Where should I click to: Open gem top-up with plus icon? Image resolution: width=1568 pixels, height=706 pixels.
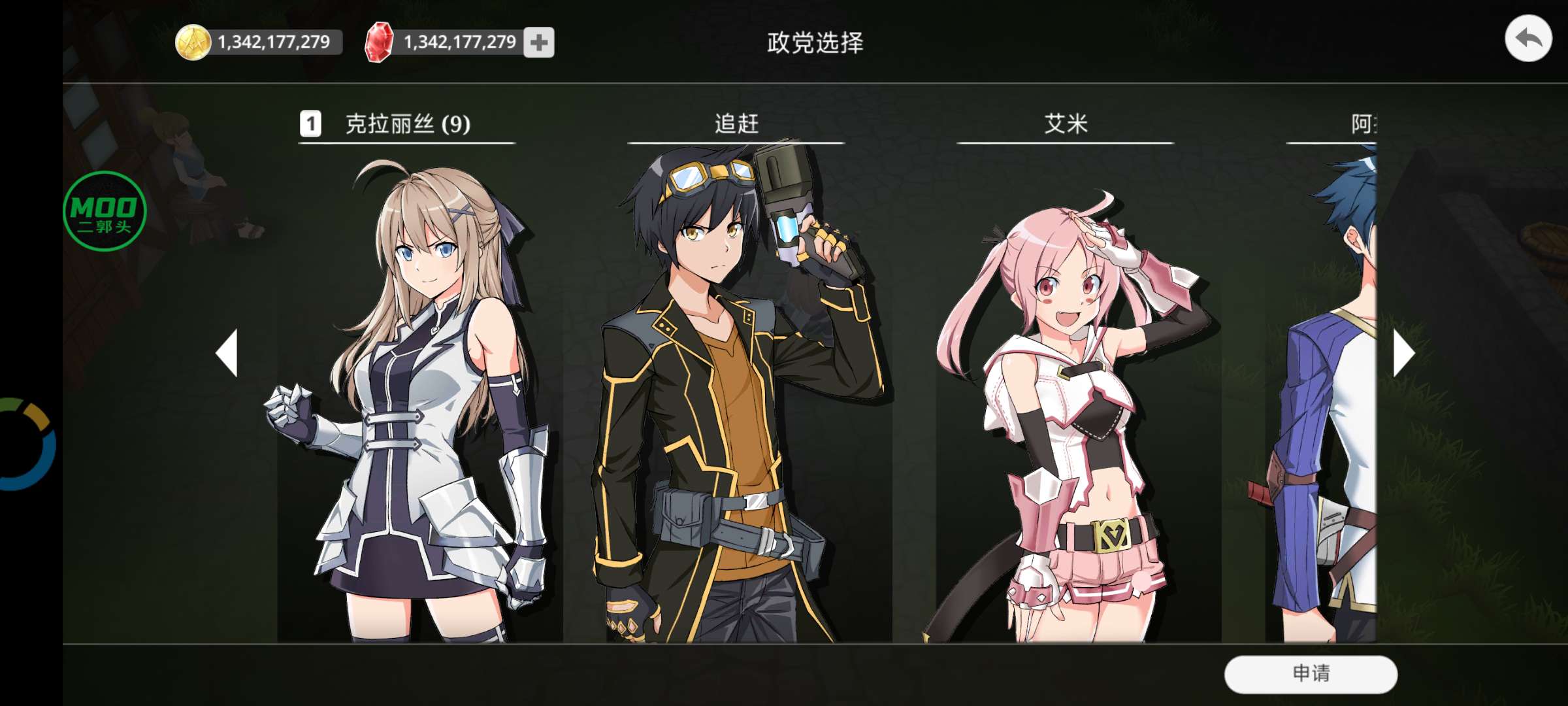(538, 42)
